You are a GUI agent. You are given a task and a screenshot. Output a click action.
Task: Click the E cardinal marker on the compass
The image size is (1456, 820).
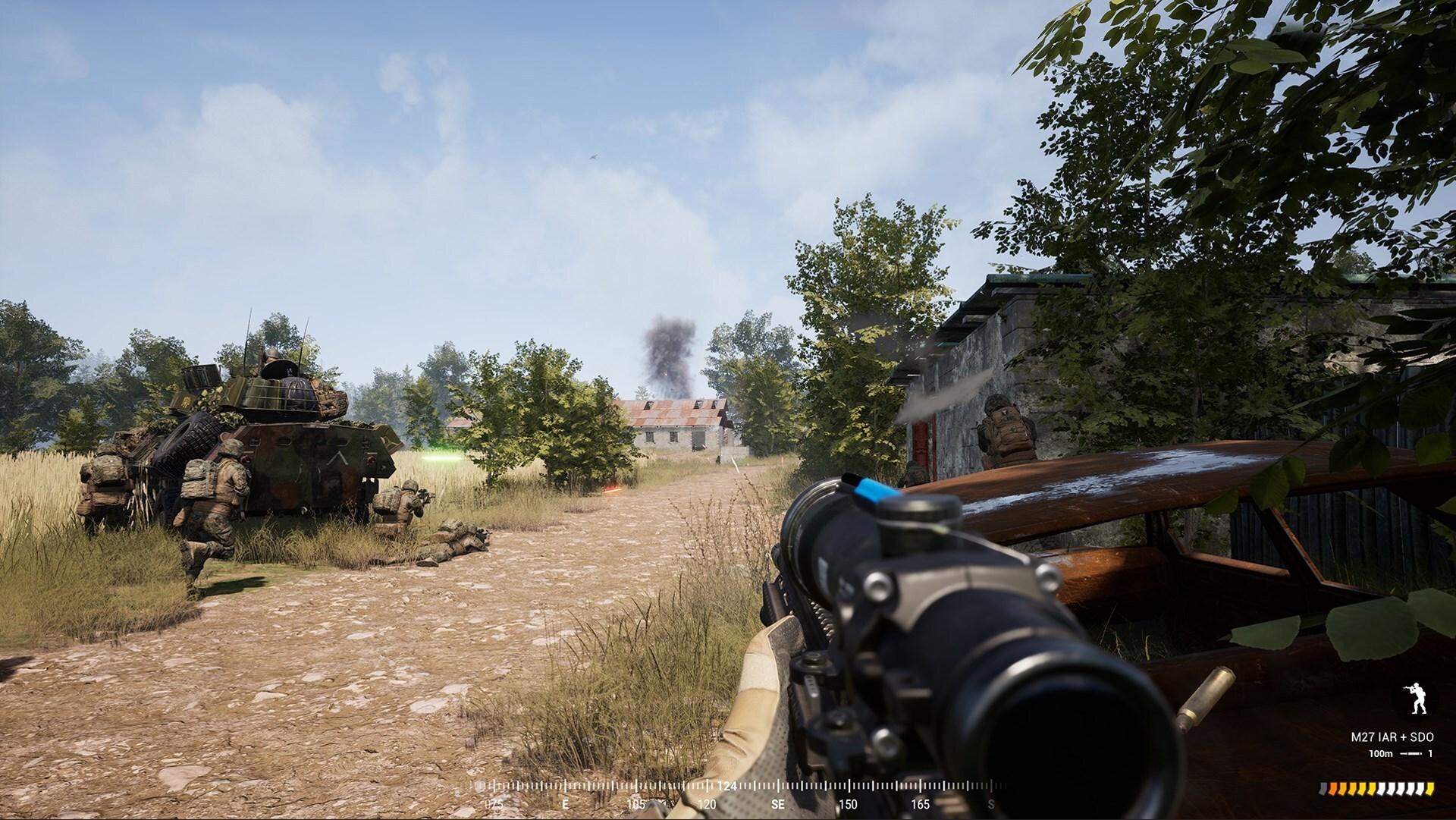point(566,802)
